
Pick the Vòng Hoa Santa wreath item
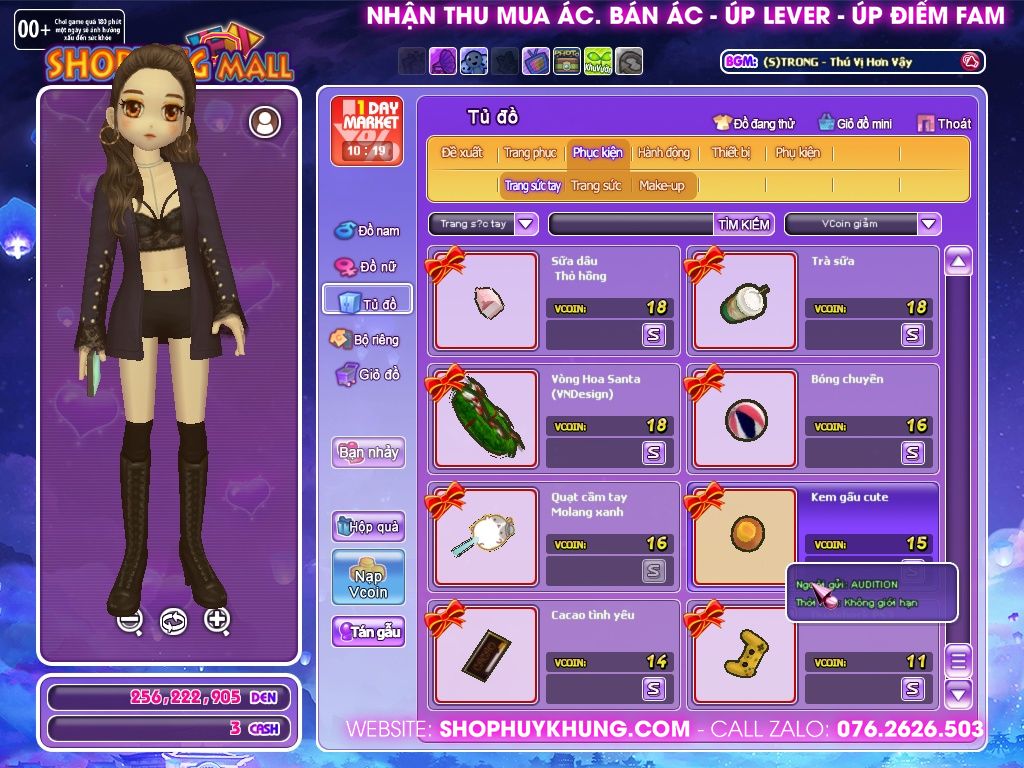pyautogui.click(x=485, y=419)
